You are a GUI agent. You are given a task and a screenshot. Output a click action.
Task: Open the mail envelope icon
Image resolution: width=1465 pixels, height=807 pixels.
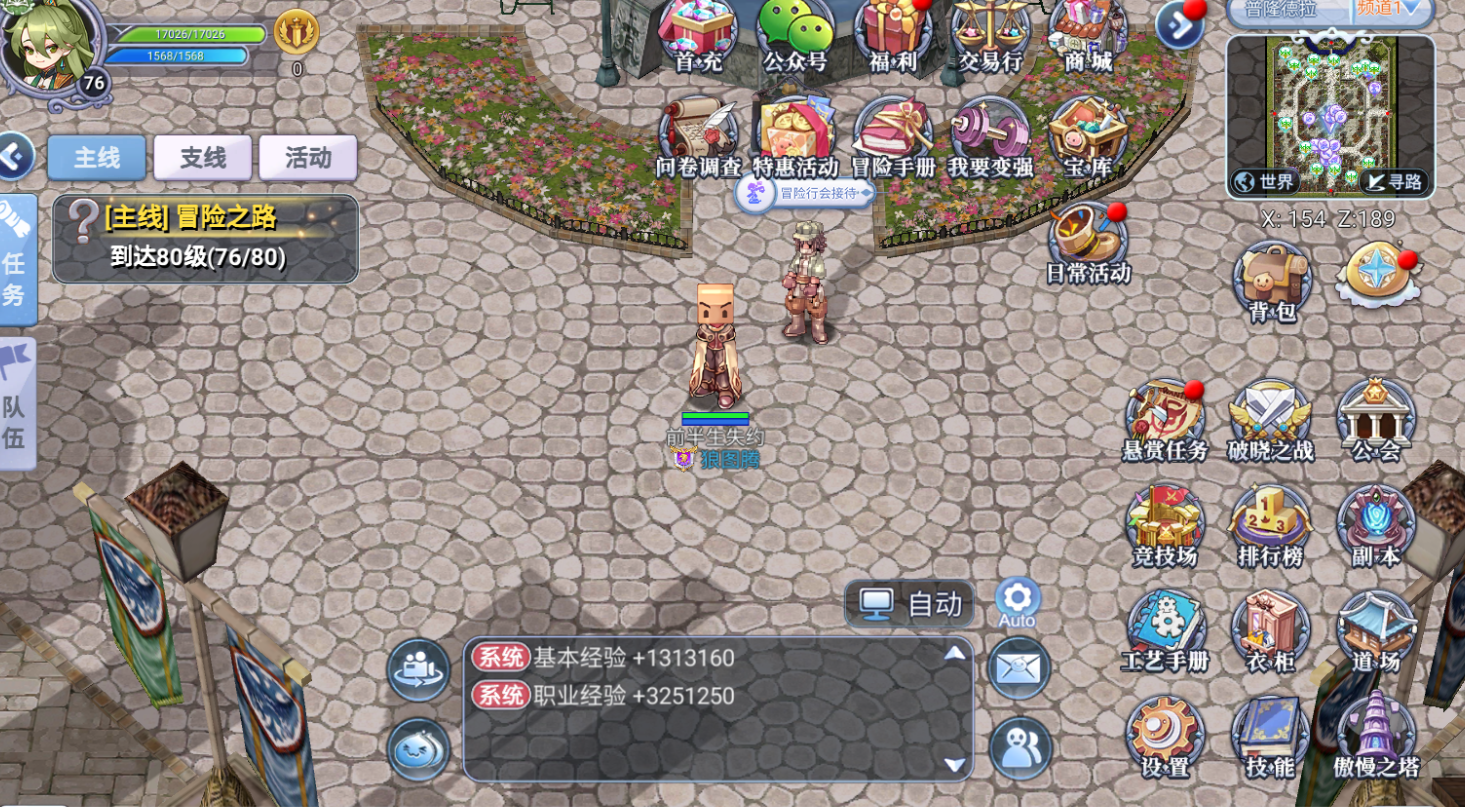[1019, 667]
